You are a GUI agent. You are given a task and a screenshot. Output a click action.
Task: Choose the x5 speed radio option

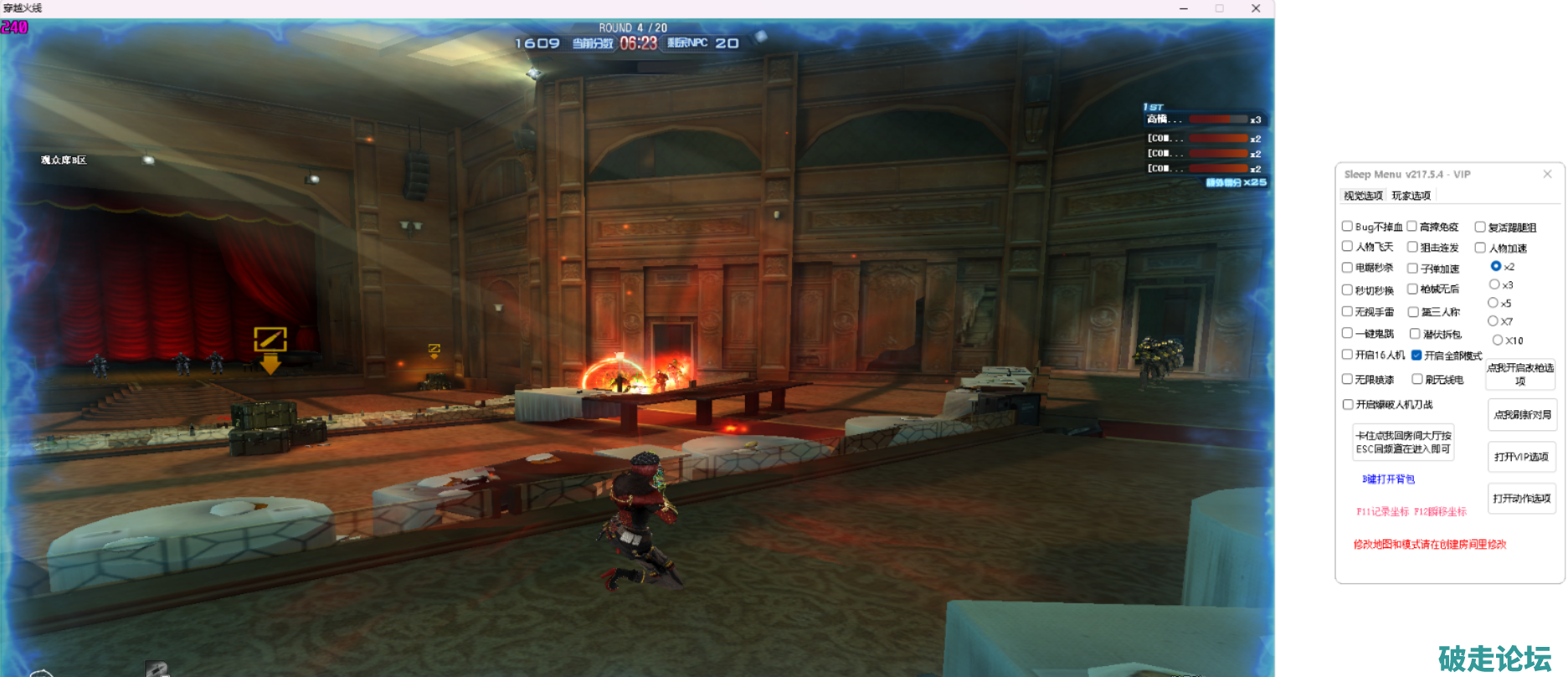click(x=1493, y=303)
